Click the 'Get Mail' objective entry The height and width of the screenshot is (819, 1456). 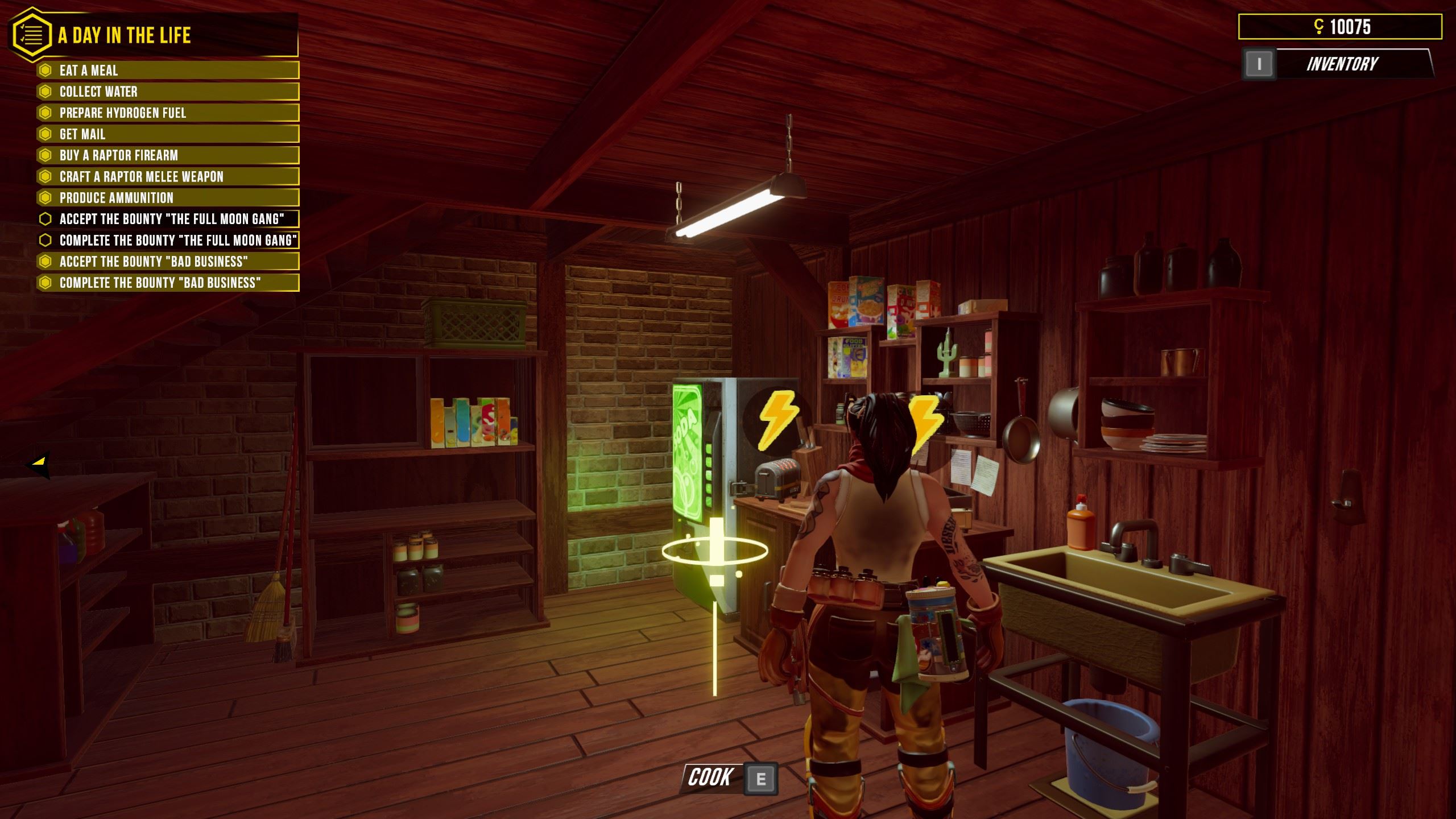coord(168,134)
